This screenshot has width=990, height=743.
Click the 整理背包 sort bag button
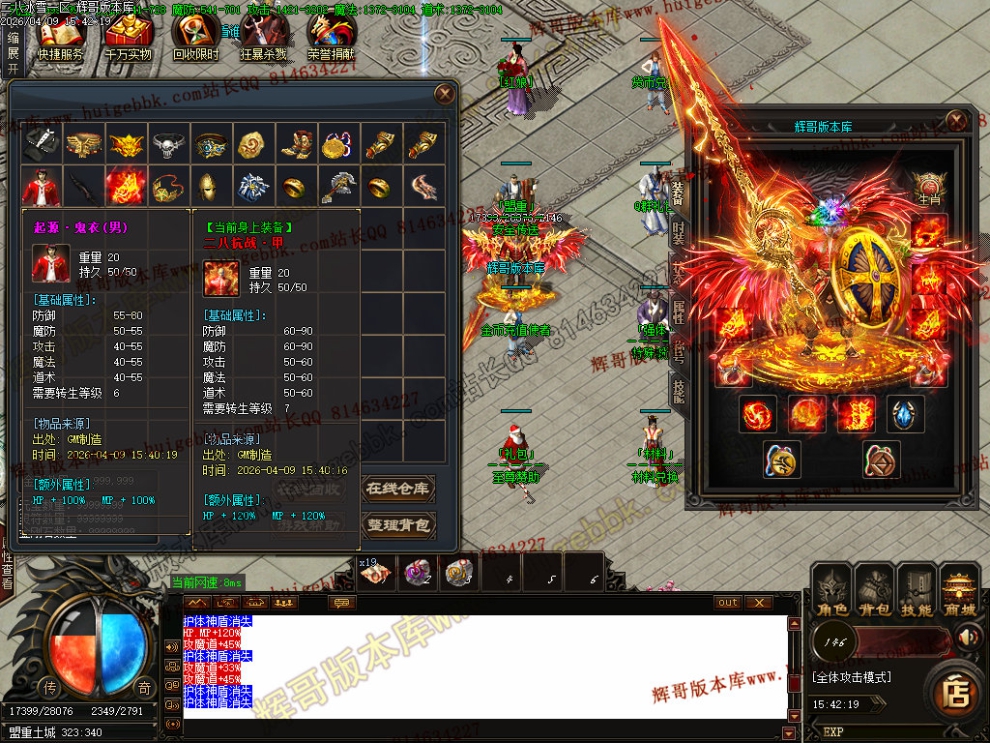(397, 525)
